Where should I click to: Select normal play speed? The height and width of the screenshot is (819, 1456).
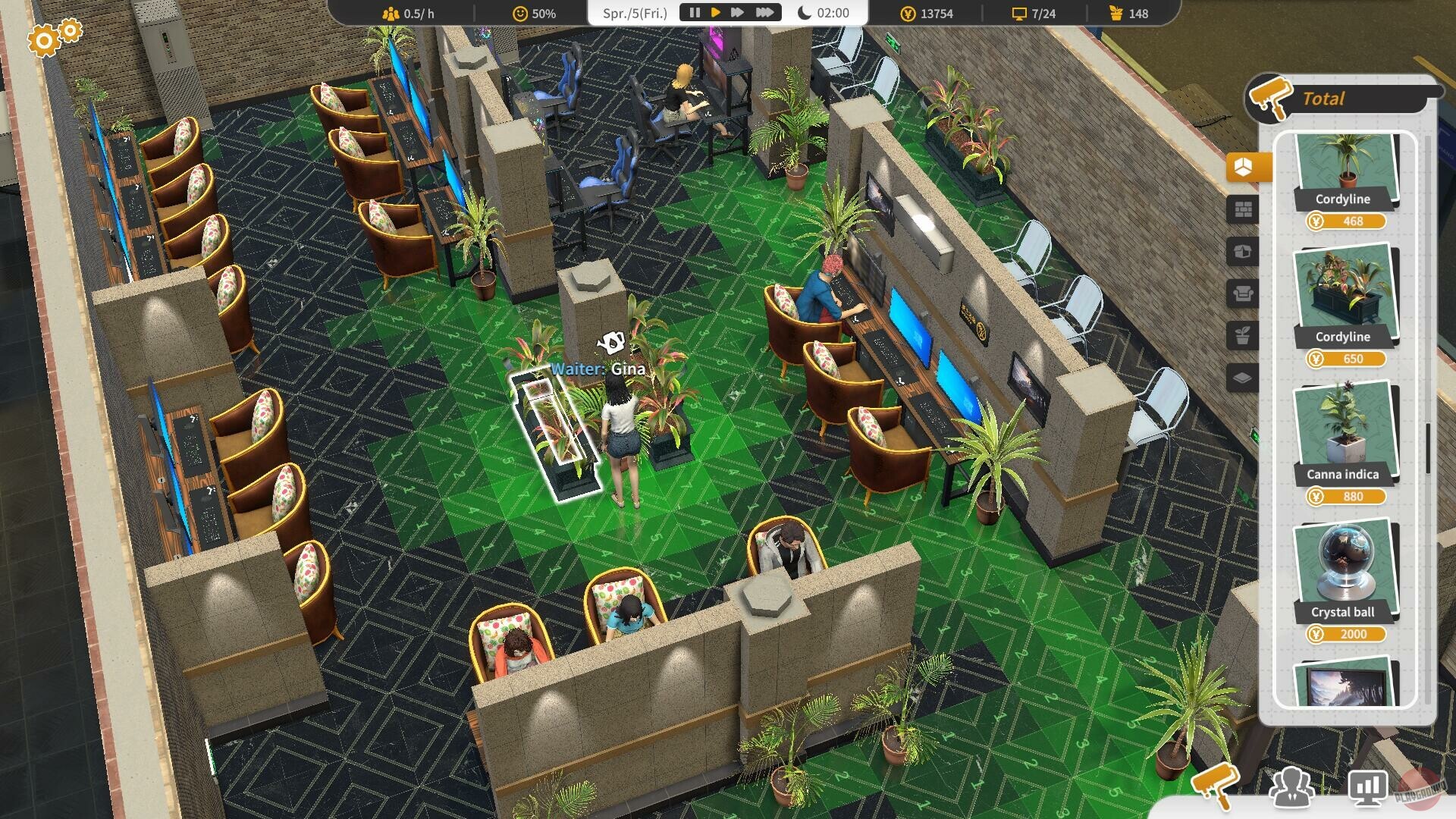715,11
